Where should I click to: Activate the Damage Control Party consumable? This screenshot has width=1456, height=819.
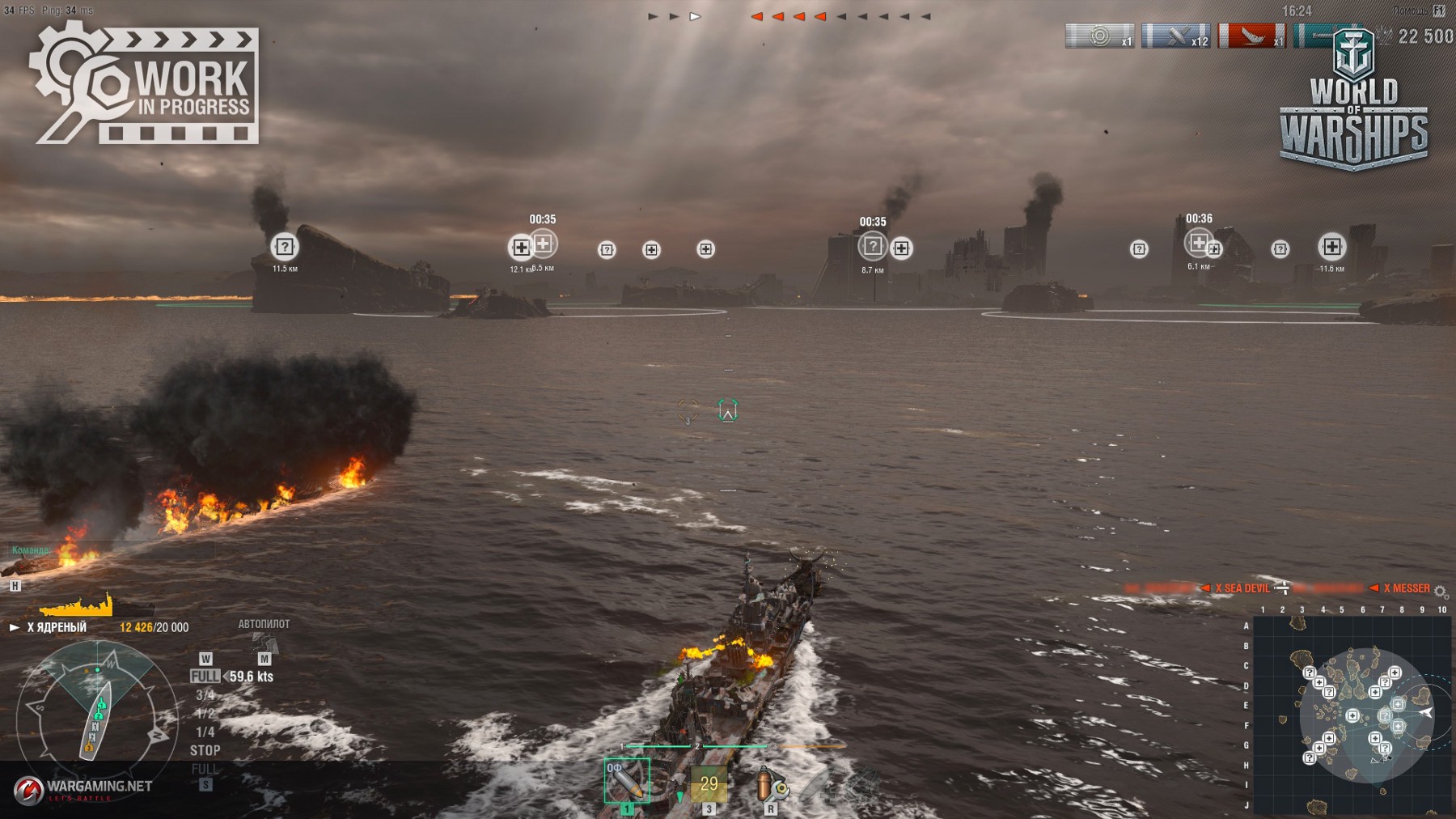point(770,784)
